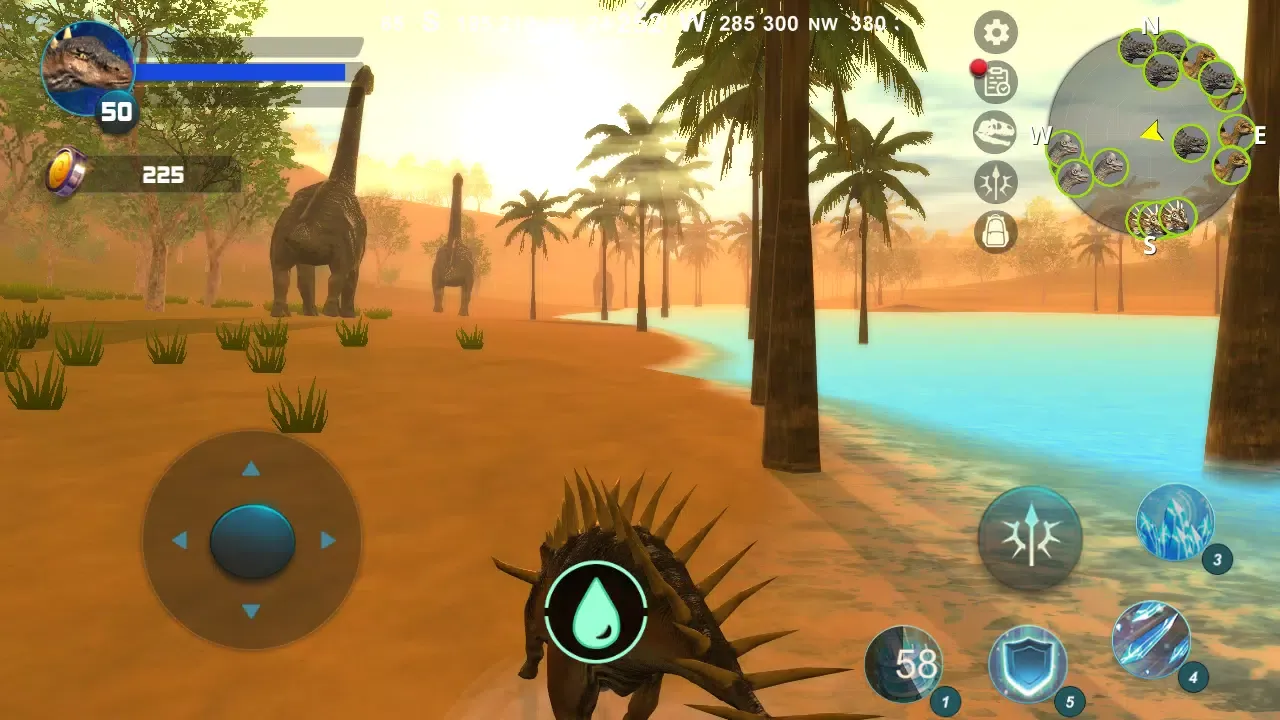Open the backpack inventory
1280x720 pixels.
pos(994,232)
